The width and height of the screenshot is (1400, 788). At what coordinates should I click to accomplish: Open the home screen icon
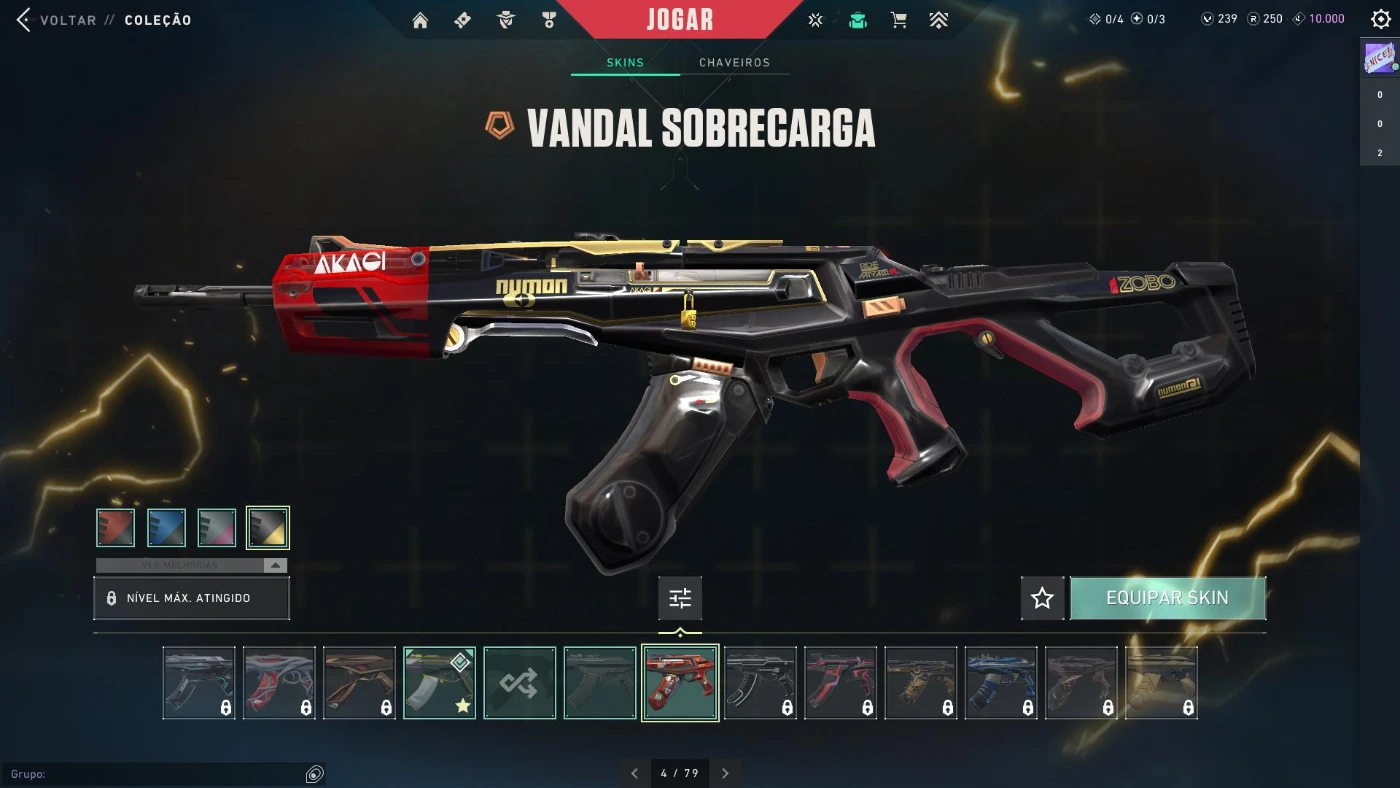(420, 20)
